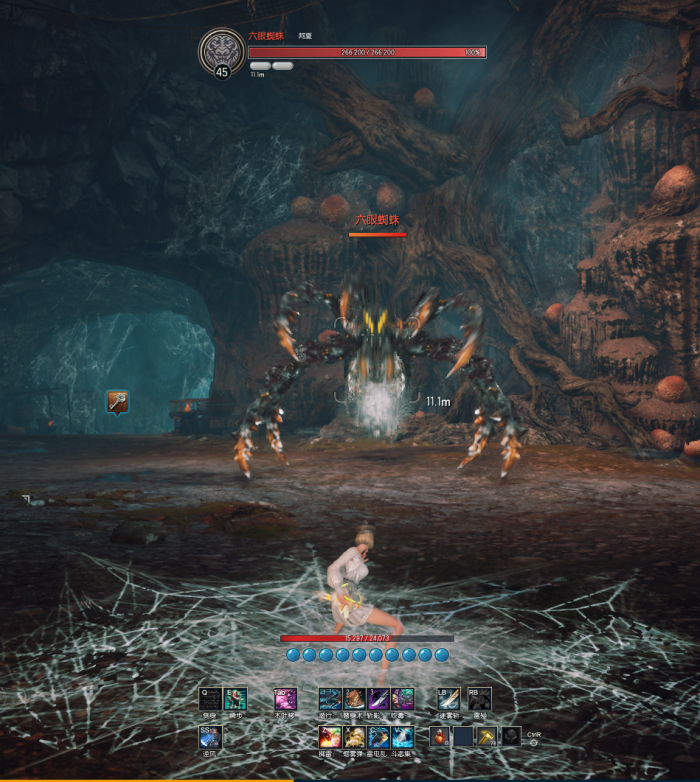
Task: Activate the blue skill in slot 1
Action: pyautogui.click(x=330, y=699)
